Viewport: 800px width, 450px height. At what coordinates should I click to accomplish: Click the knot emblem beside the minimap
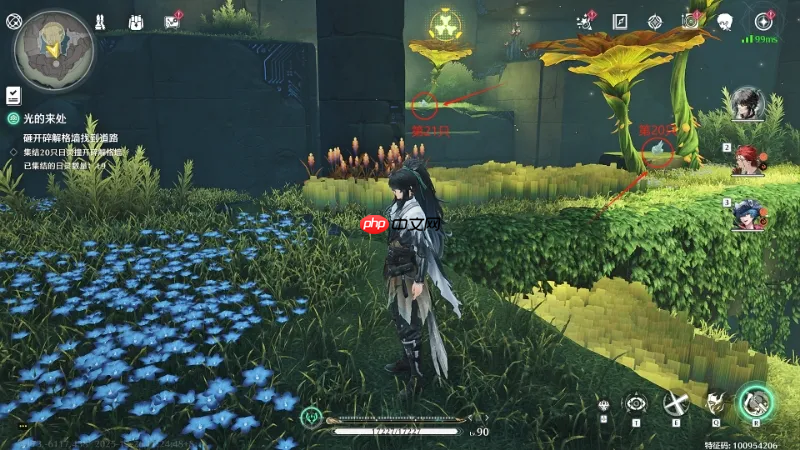tap(13, 20)
